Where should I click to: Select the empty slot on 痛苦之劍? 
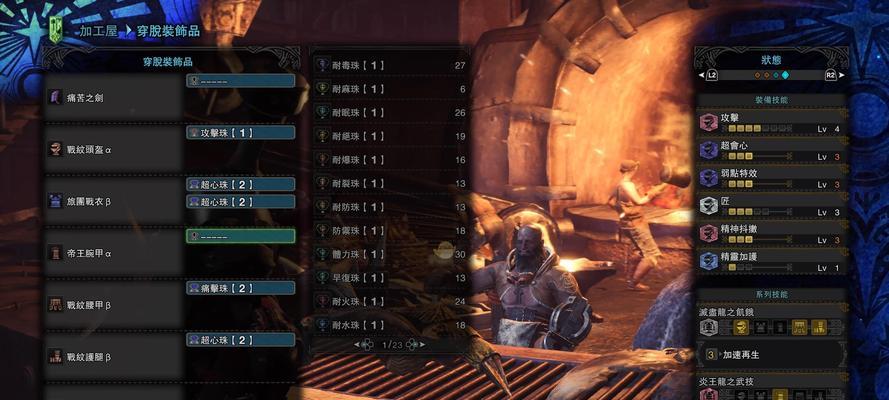[x=241, y=80]
